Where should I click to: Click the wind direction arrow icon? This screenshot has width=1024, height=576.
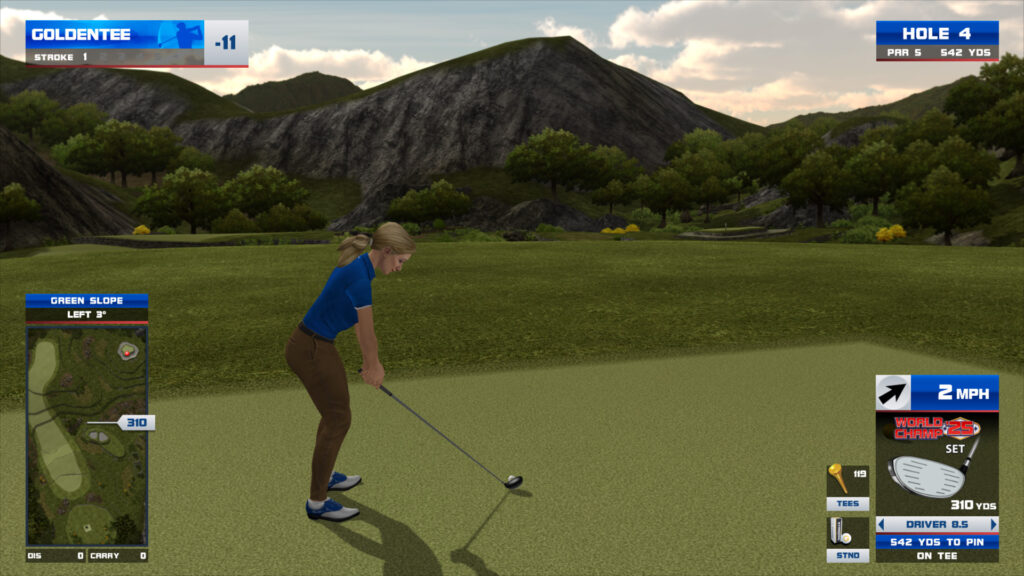coord(892,393)
